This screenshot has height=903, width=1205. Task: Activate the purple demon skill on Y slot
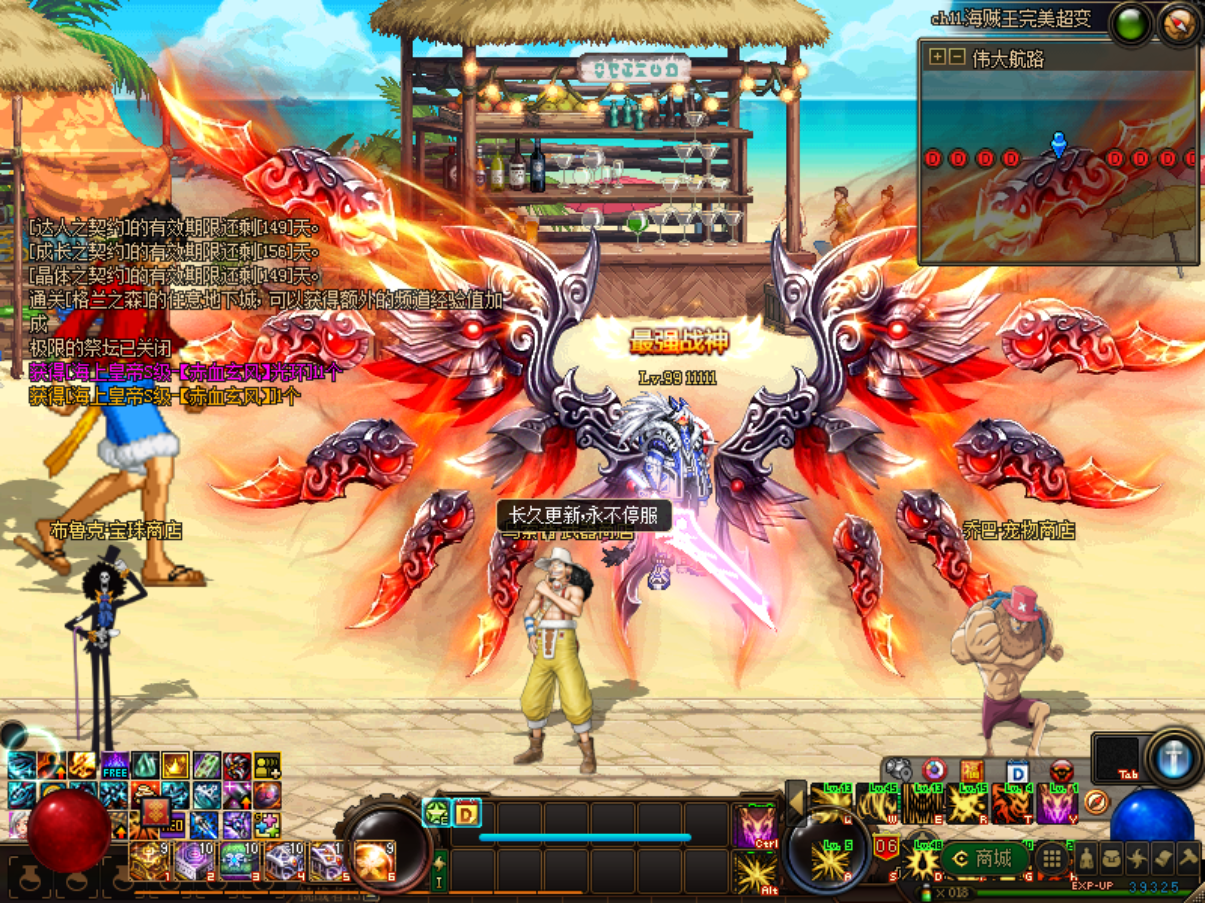1057,803
